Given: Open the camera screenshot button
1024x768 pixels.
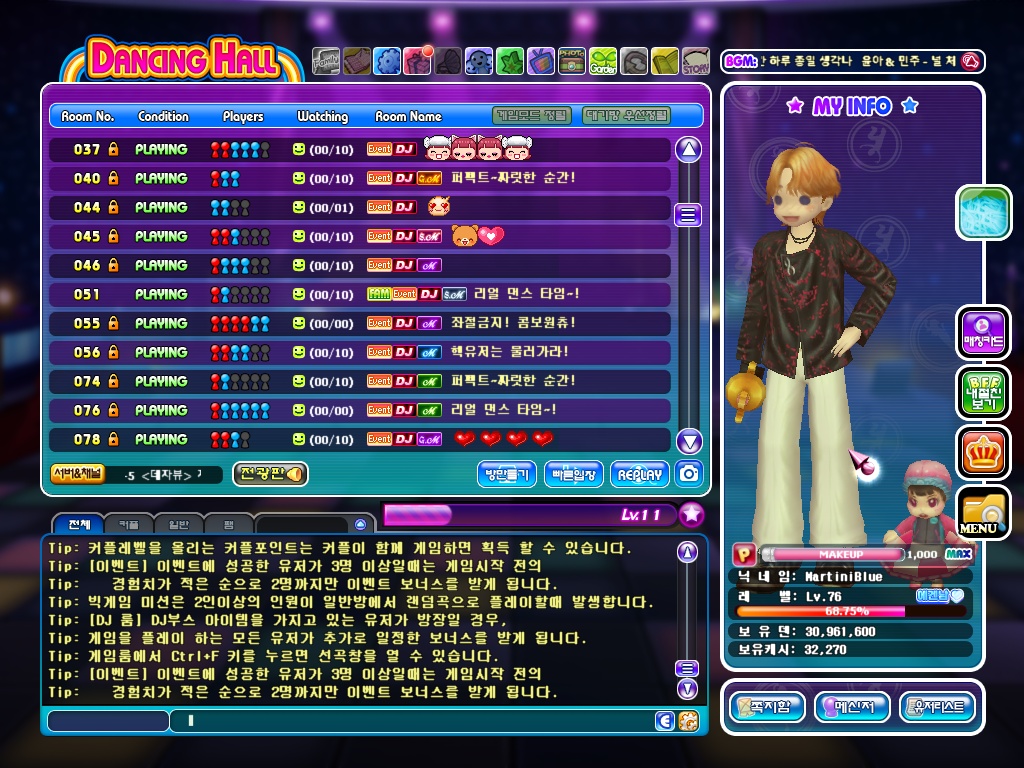Looking at the screenshot, I should pyautogui.click(x=689, y=474).
